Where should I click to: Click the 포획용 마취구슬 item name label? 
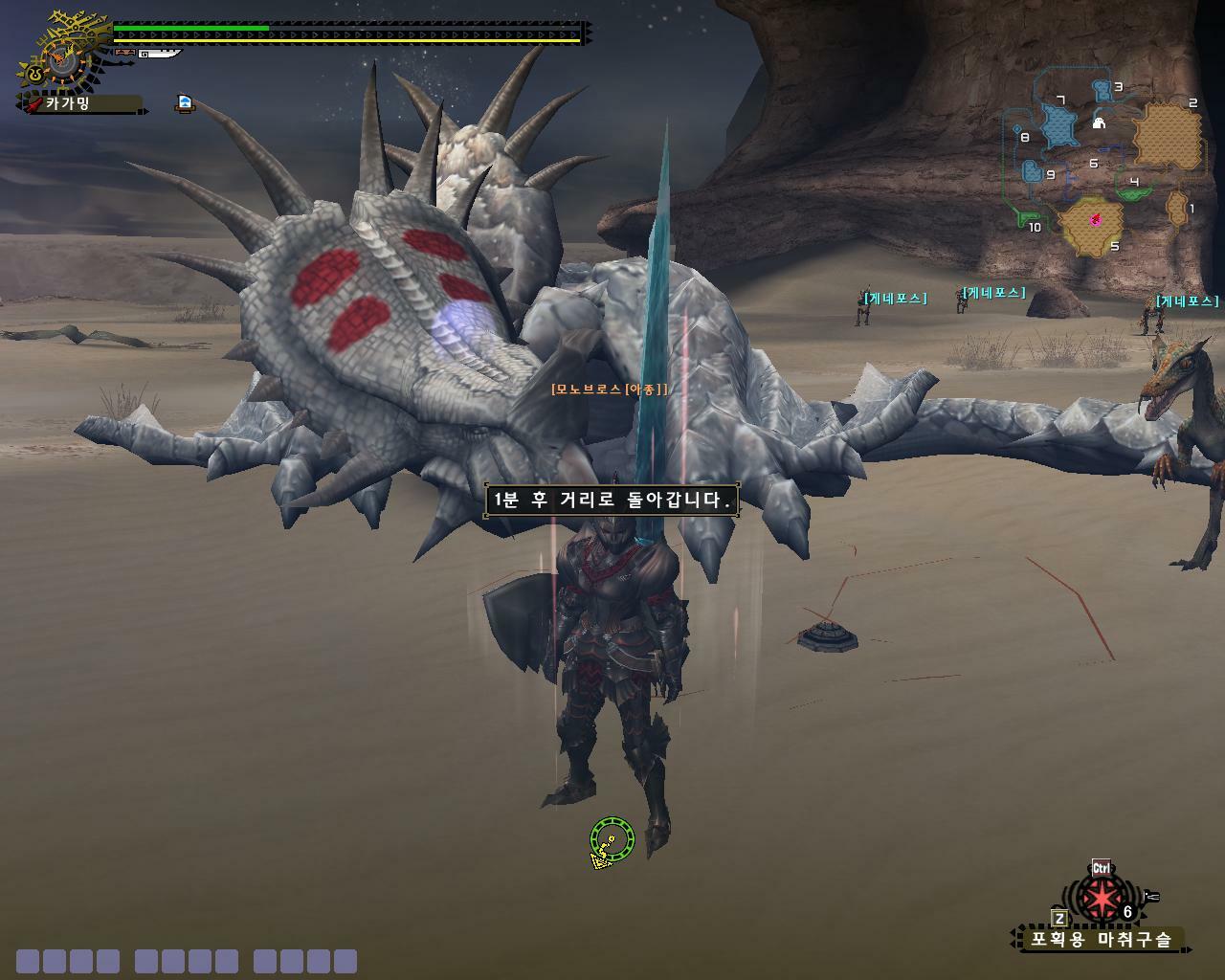click(1101, 940)
